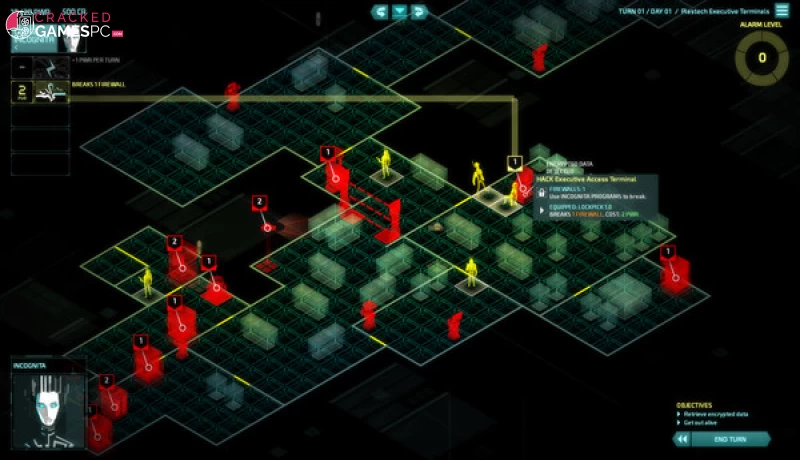
Task: Select the 2-firewall camera drone device marker
Action: (259, 202)
